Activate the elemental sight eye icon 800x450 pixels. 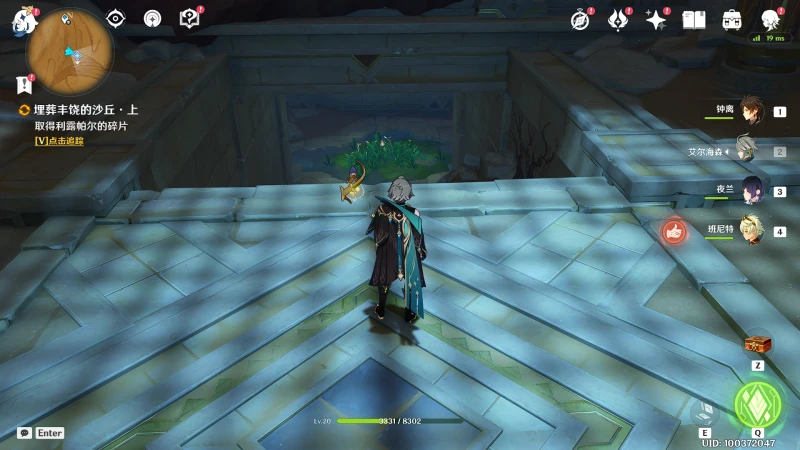coord(116,18)
